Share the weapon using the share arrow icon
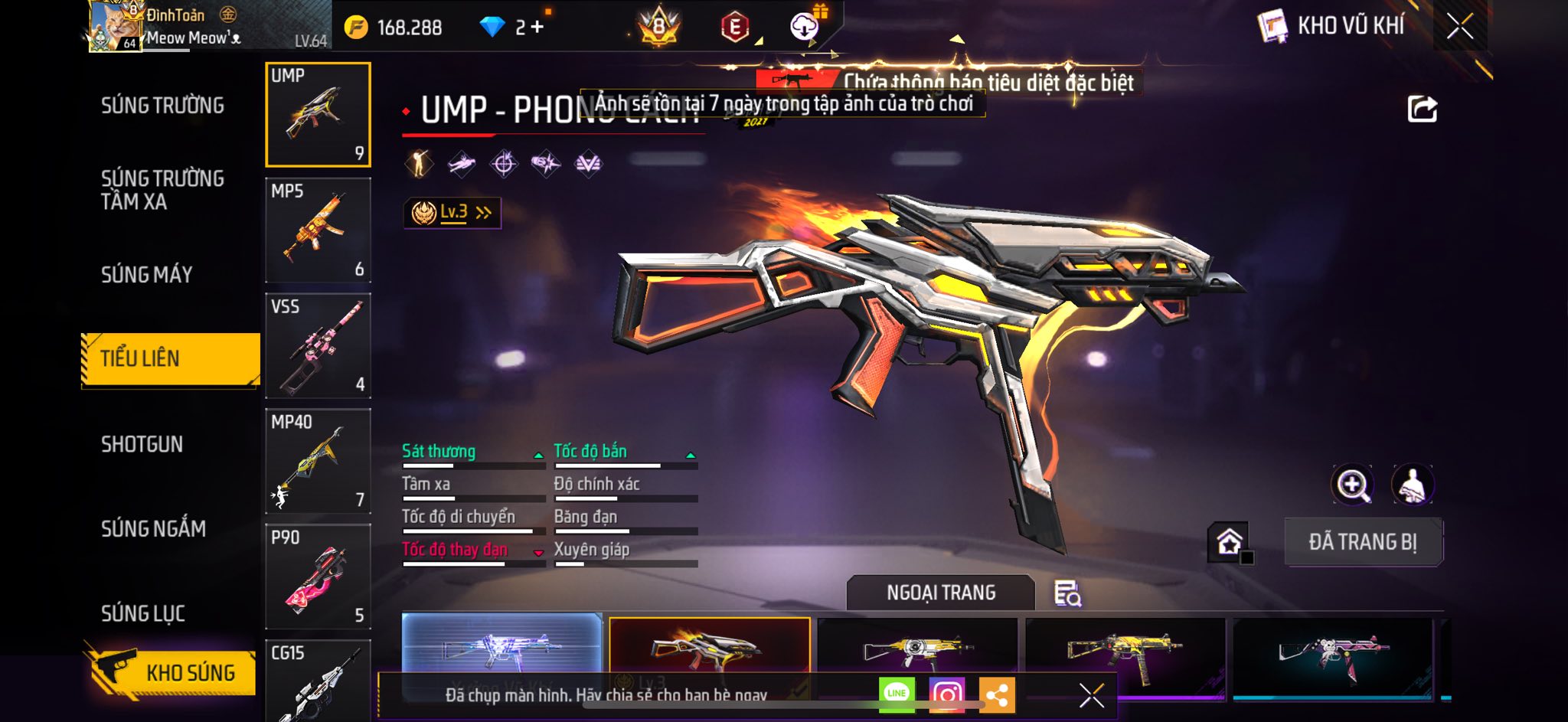The height and width of the screenshot is (722, 1568). [1423, 109]
